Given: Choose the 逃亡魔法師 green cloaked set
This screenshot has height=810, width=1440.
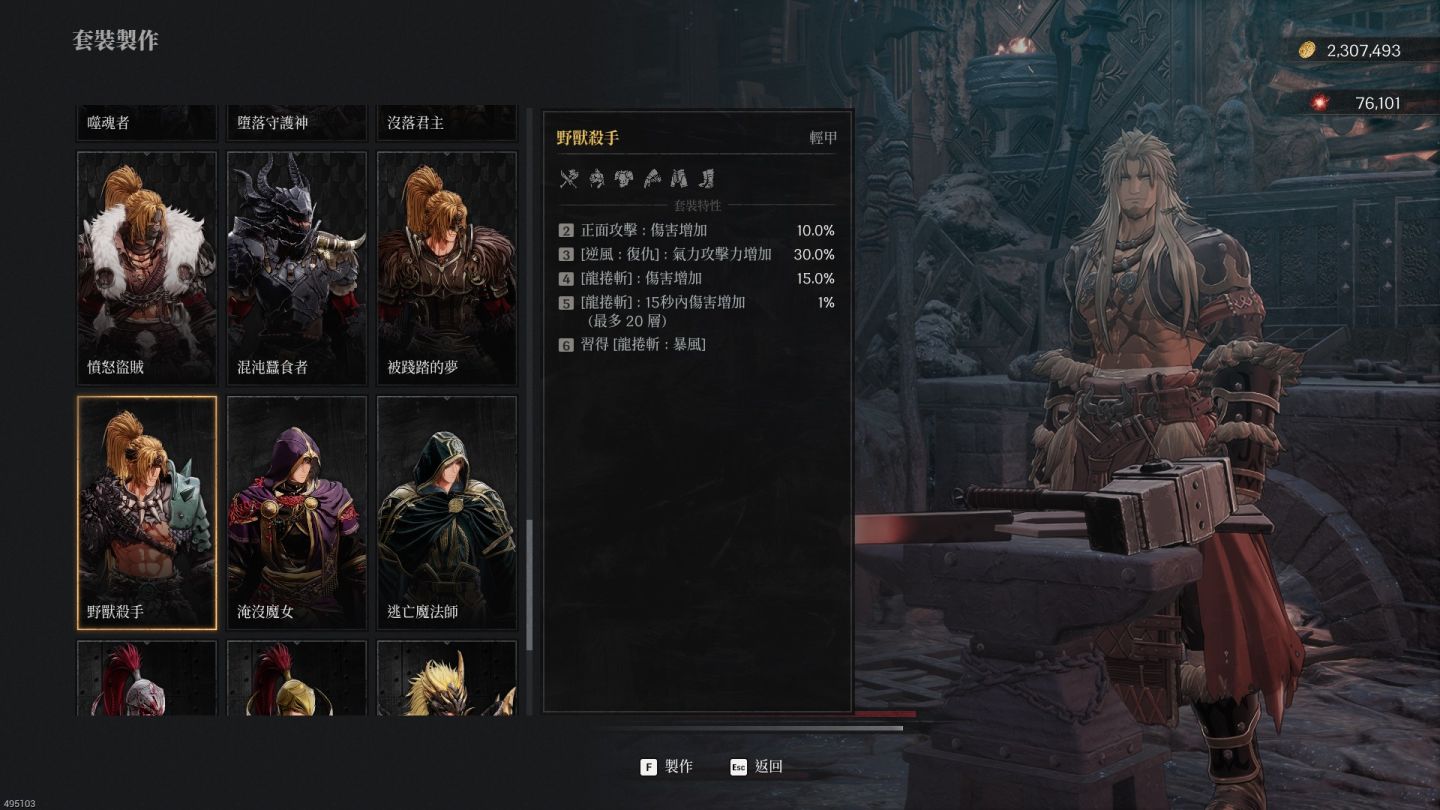Looking at the screenshot, I should tap(446, 512).
